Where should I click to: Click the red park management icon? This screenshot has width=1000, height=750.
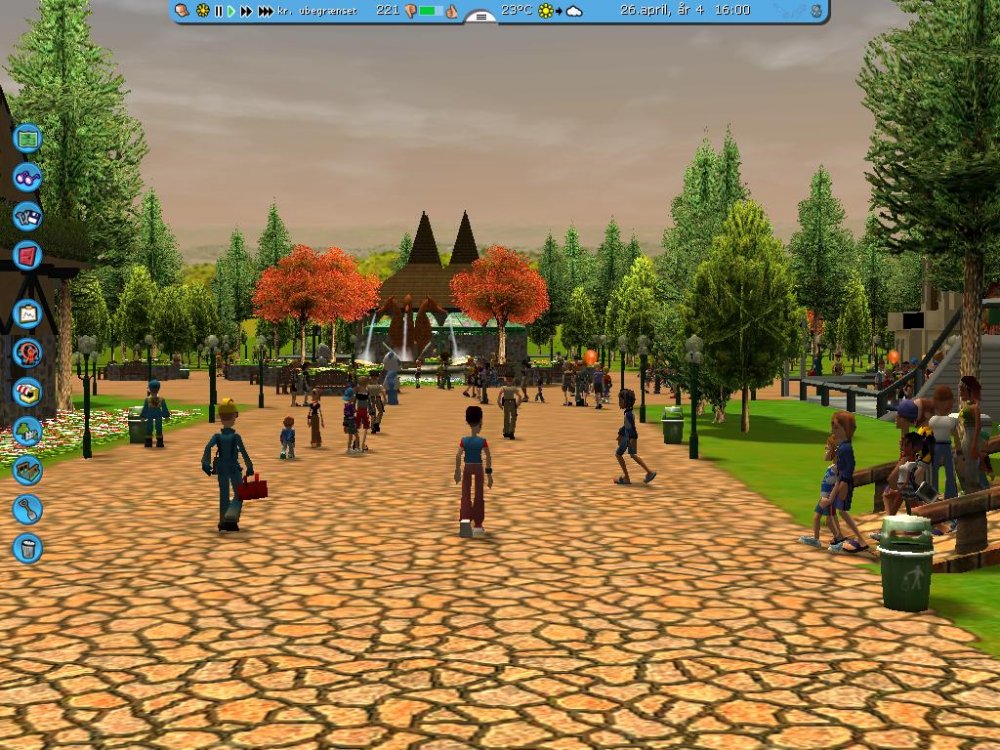click(x=28, y=255)
